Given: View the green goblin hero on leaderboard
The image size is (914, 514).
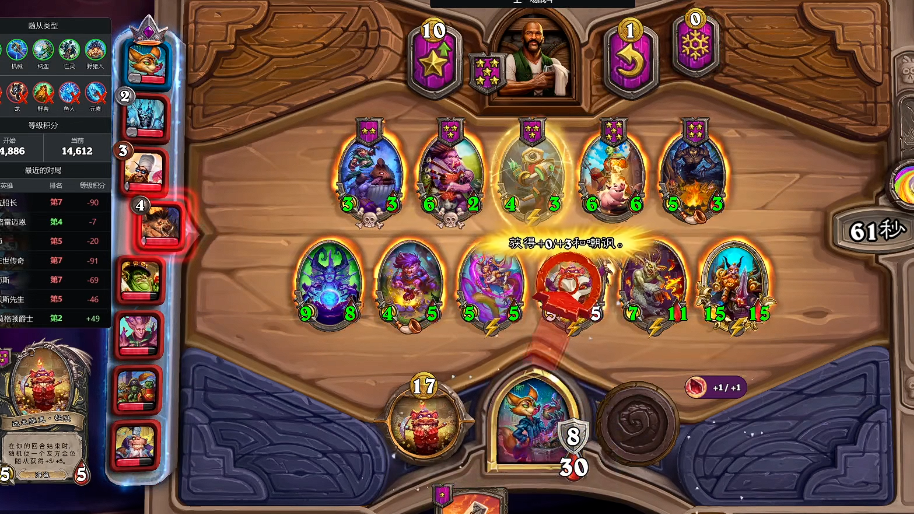Looking at the screenshot, I should point(138,279).
